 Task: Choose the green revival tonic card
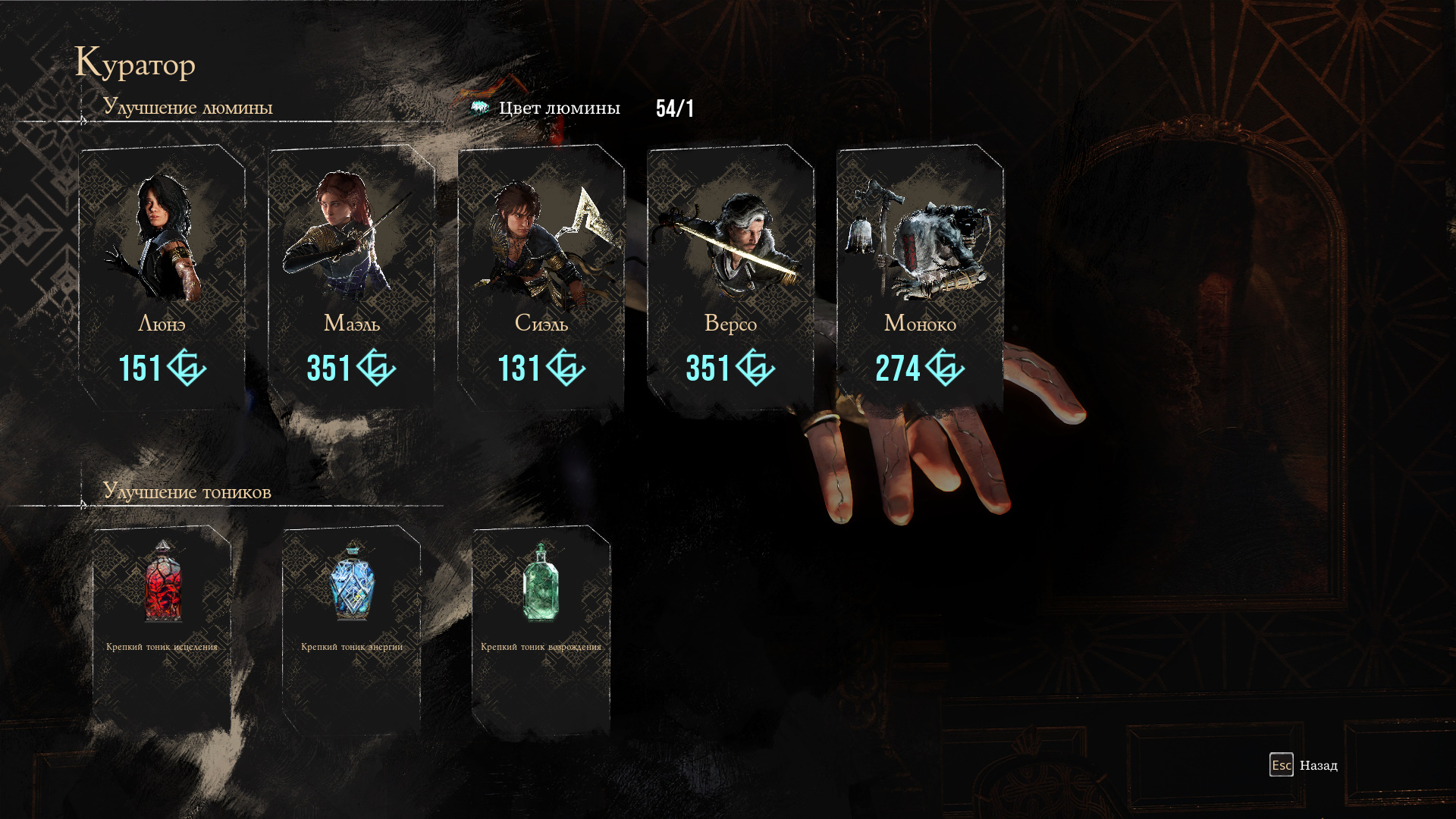coord(541,628)
